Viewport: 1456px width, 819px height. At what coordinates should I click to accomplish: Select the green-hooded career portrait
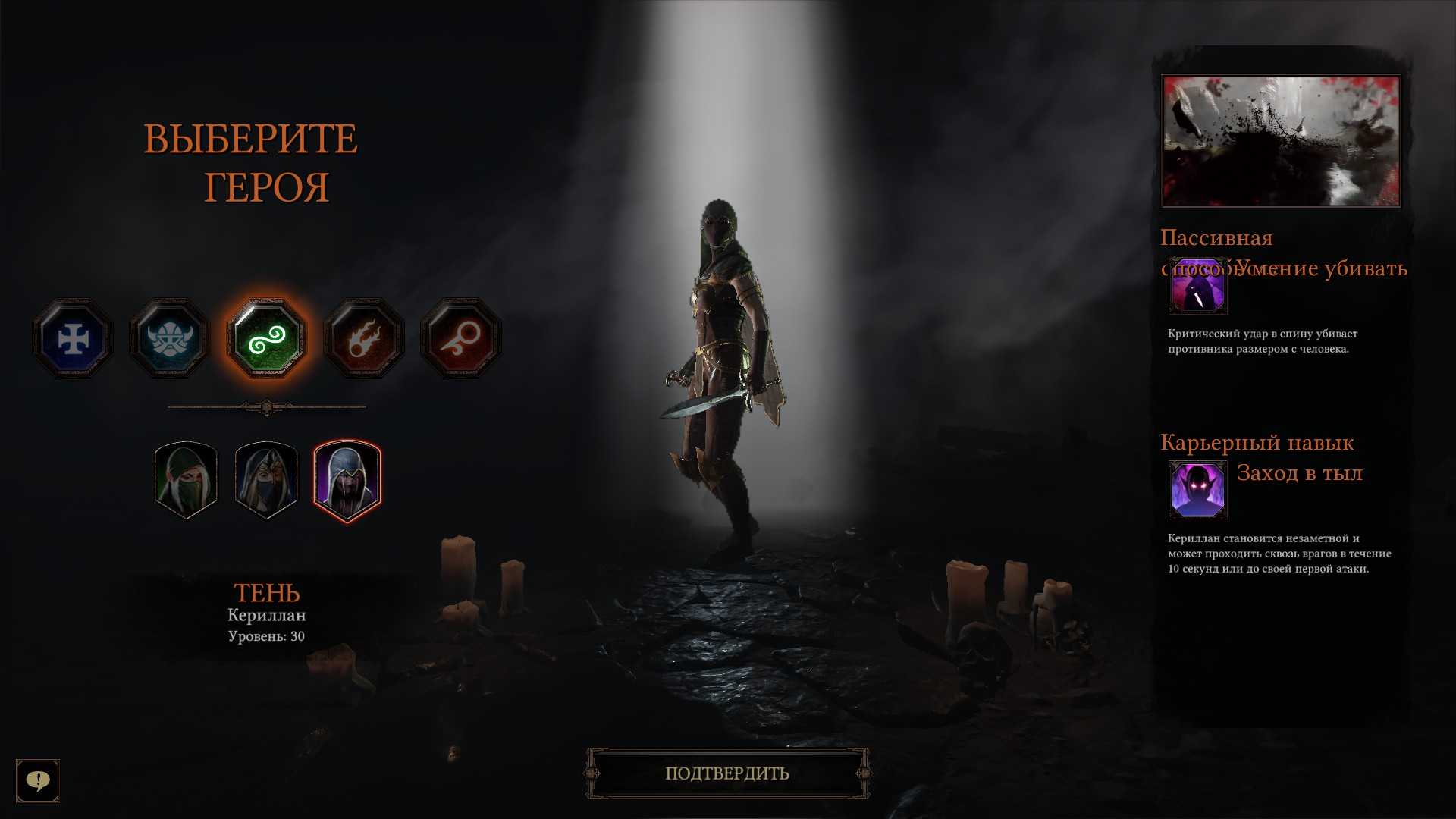186,480
